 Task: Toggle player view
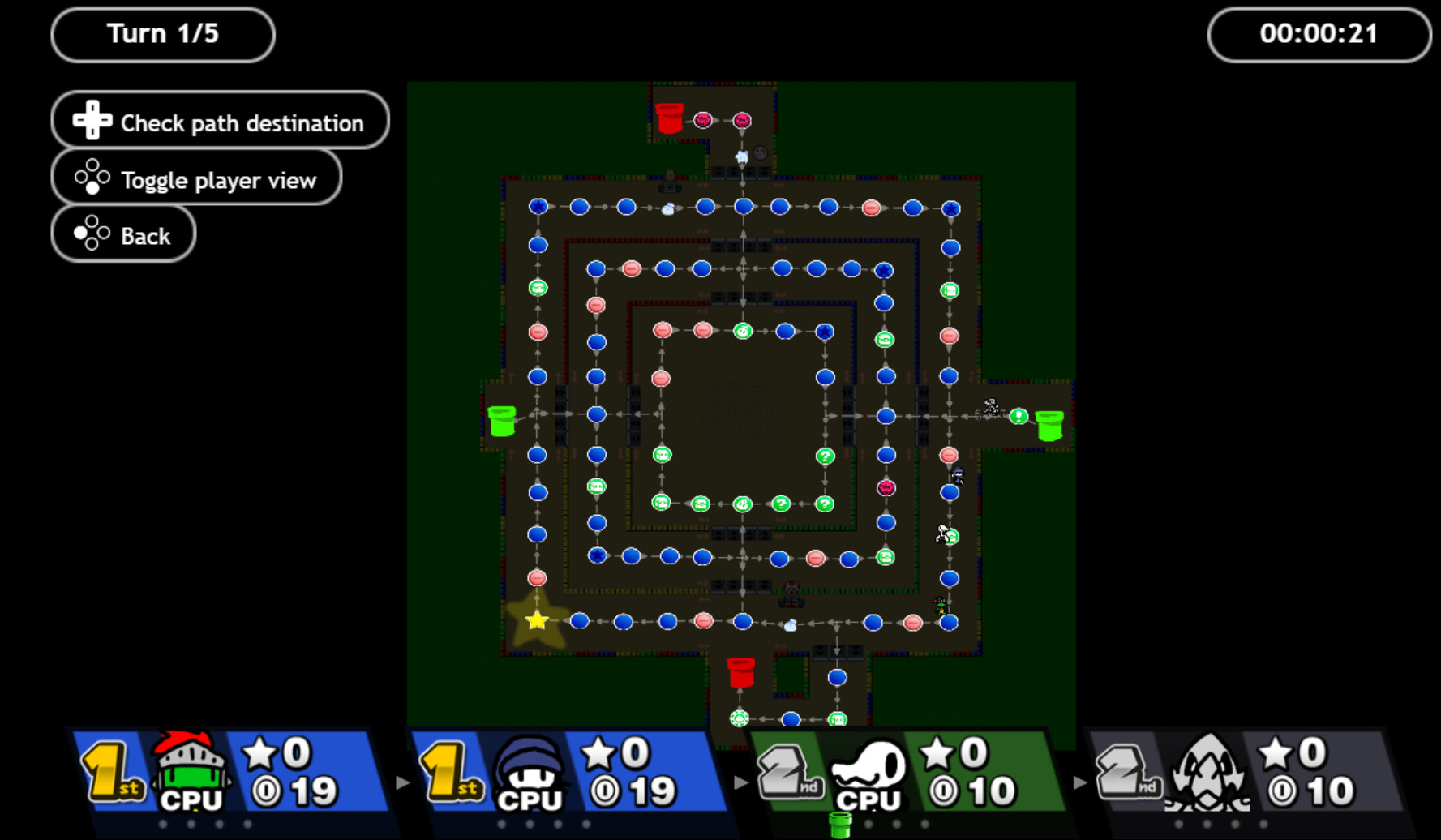[x=196, y=179]
